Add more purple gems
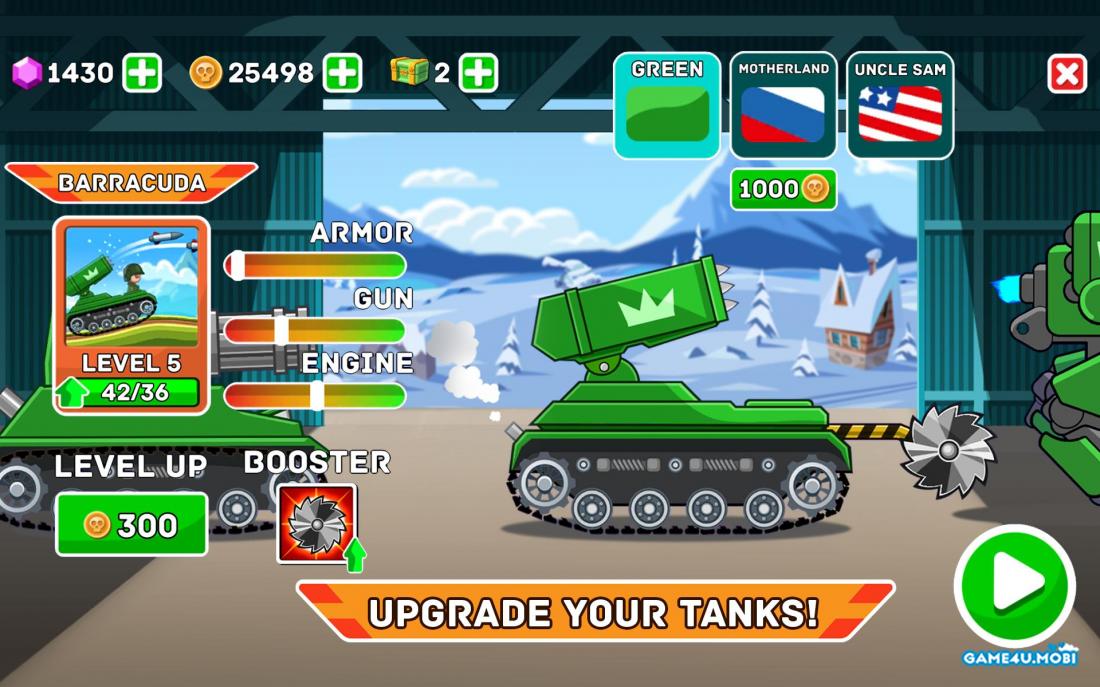 click(x=142, y=73)
